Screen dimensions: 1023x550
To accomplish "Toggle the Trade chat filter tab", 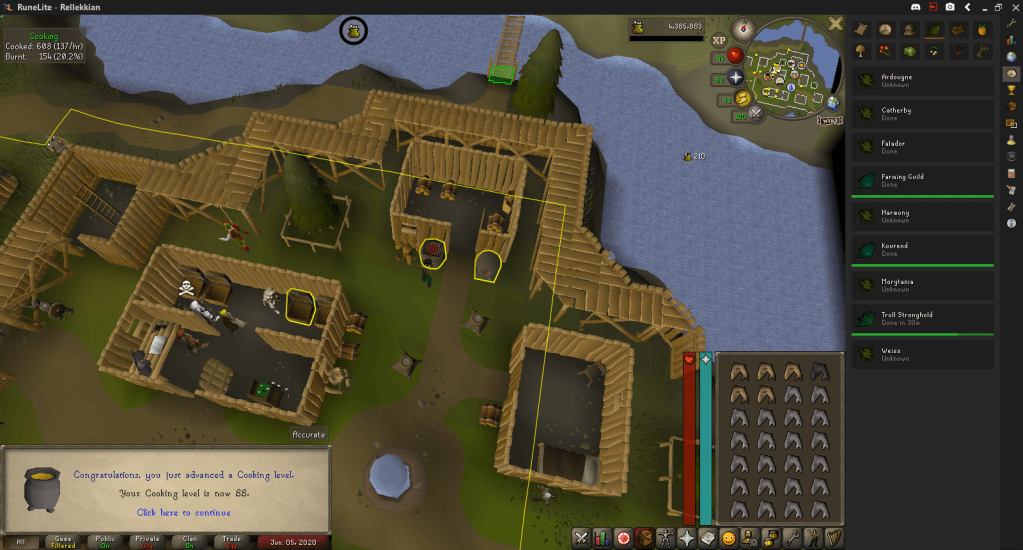I will pos(231,542).
